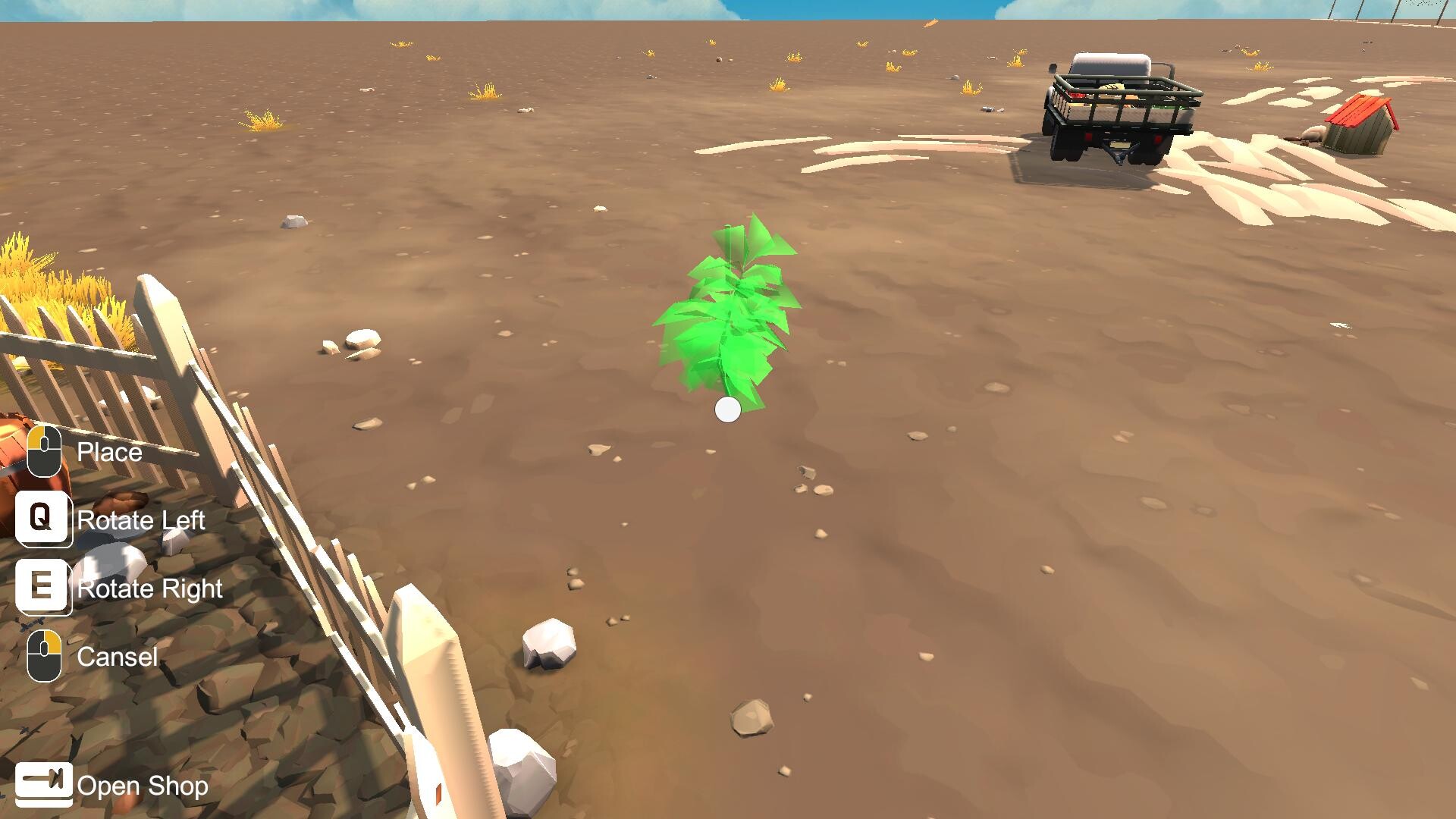This screenshot has width=1456, height=819.
Task: Click the left mouse button Place icon
Action: pos(44,452)
